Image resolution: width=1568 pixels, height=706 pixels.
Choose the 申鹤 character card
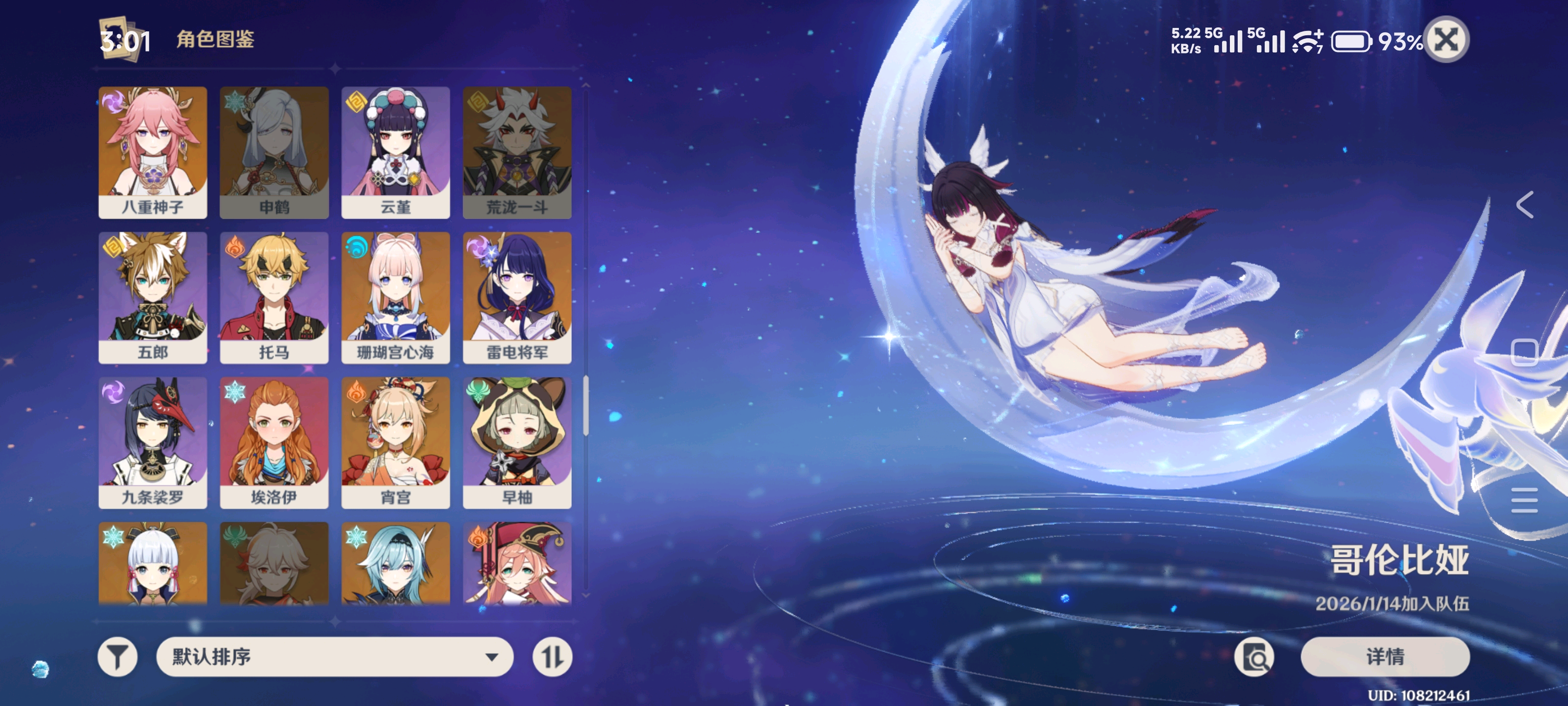pyautogui.click(x=274, y=152)
